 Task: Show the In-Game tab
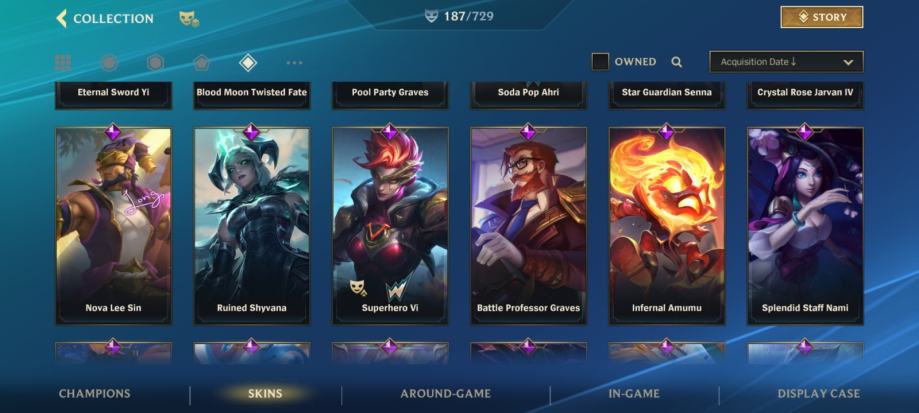tap(634, 394)
